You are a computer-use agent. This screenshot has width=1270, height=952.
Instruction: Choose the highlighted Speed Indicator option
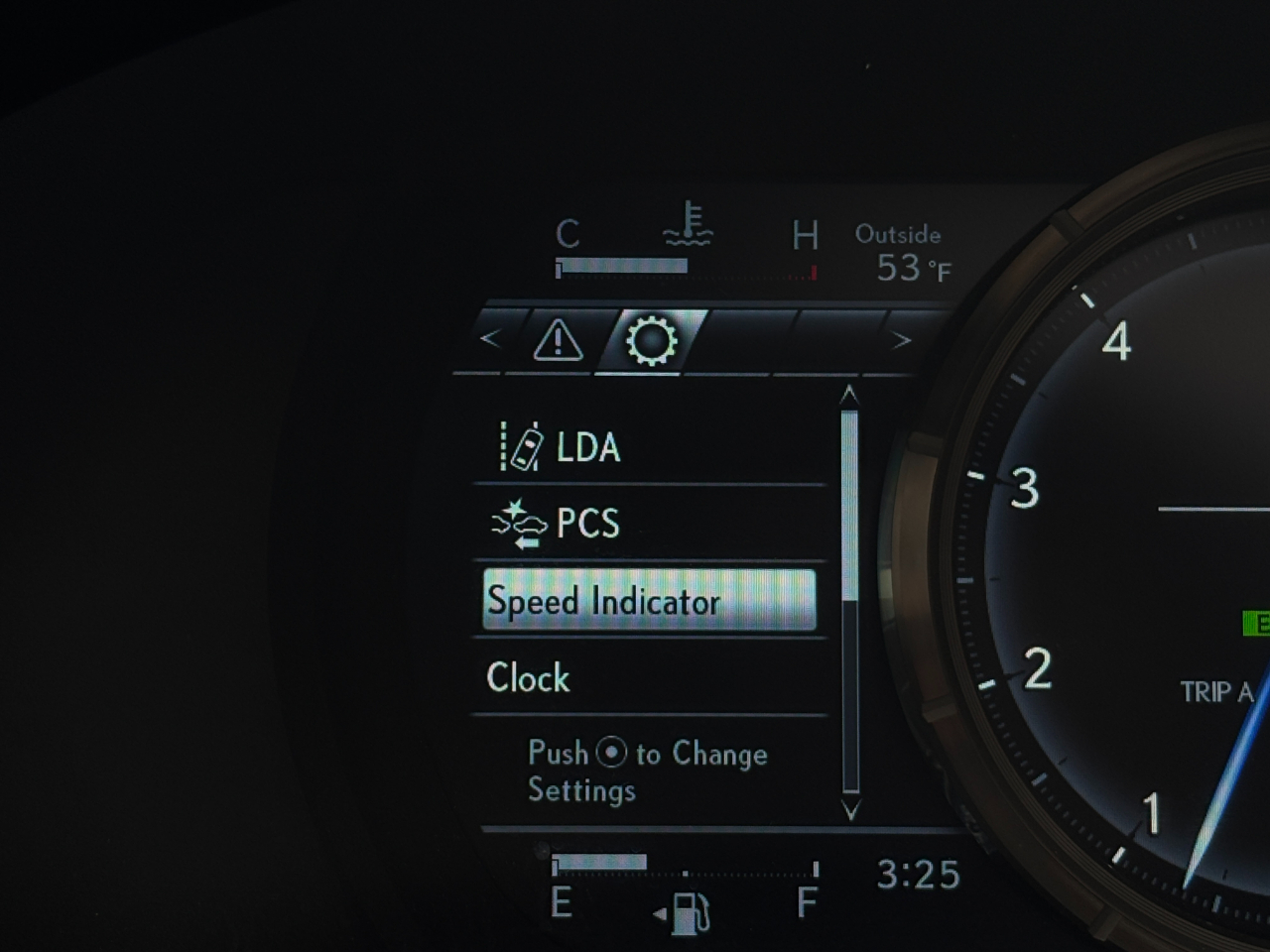(650, 600)
